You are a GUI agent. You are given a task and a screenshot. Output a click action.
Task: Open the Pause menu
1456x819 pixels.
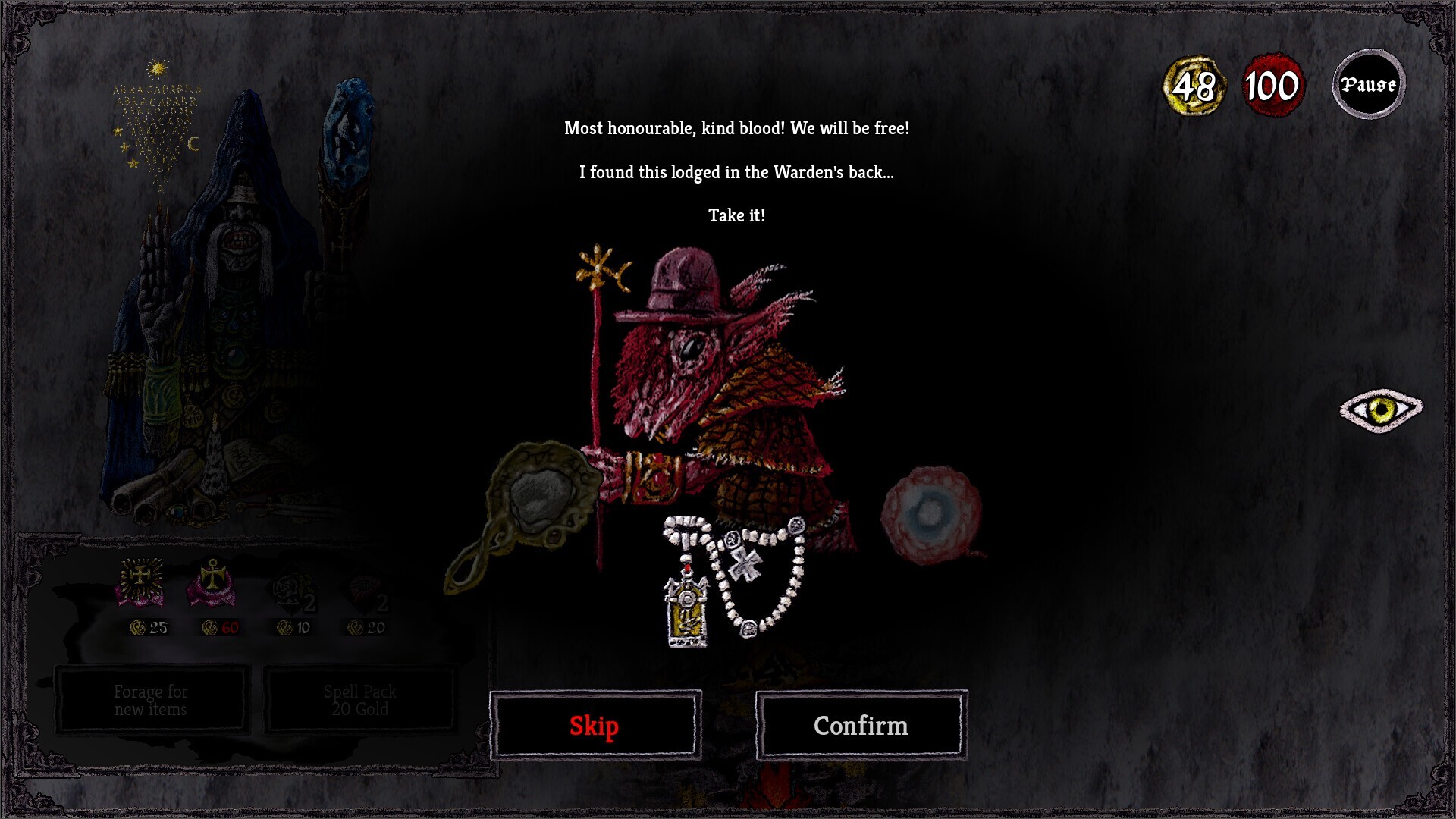click(x=1368, y=84)
